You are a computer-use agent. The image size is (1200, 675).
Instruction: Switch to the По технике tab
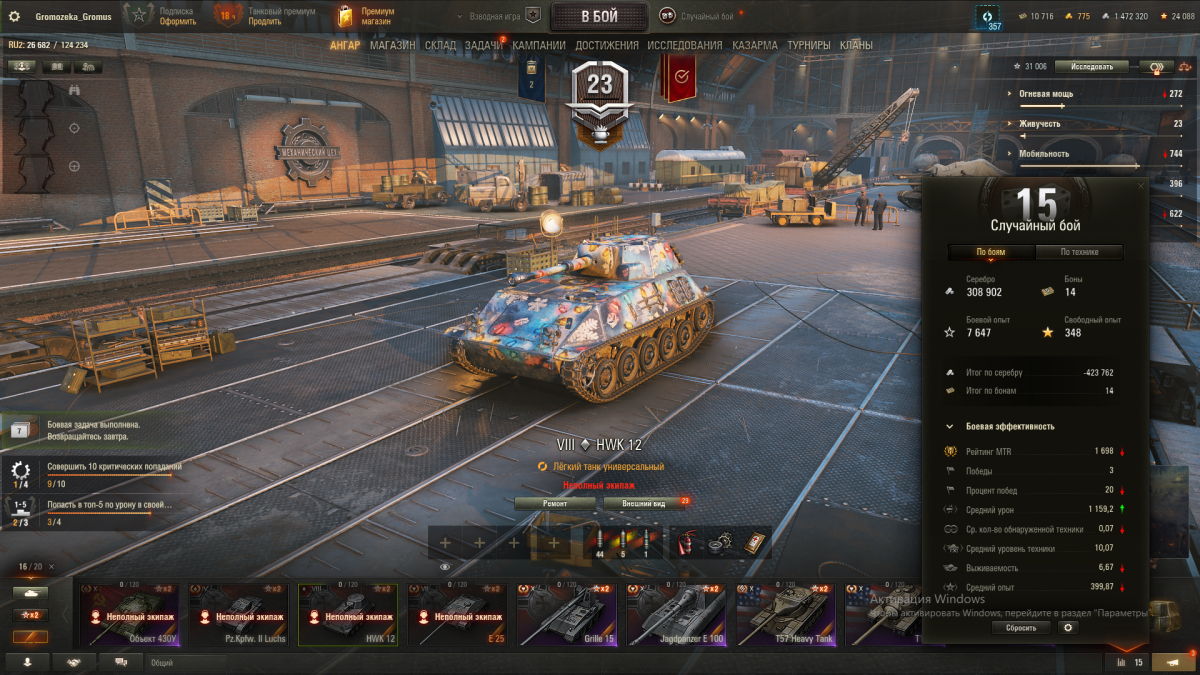click(x=1079, y=252)
